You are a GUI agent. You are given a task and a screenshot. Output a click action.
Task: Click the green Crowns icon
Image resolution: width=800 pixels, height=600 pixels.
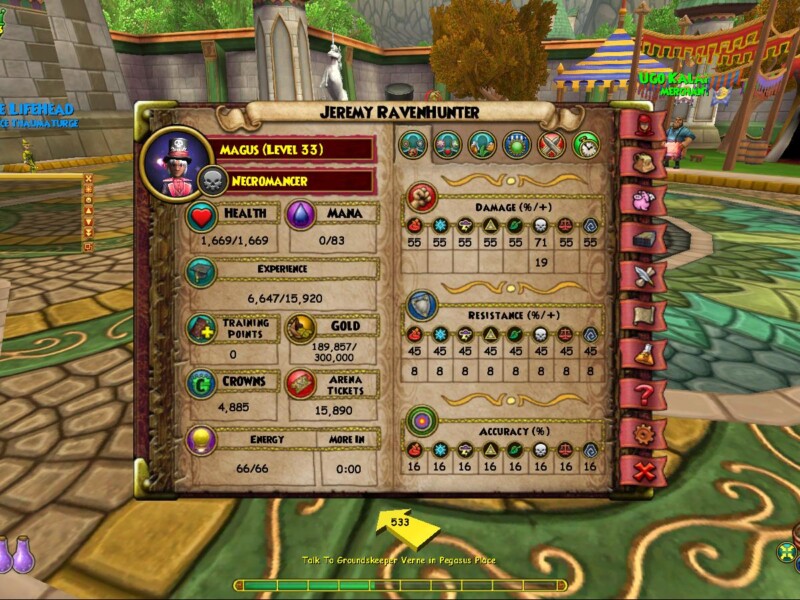click(202, 384)
